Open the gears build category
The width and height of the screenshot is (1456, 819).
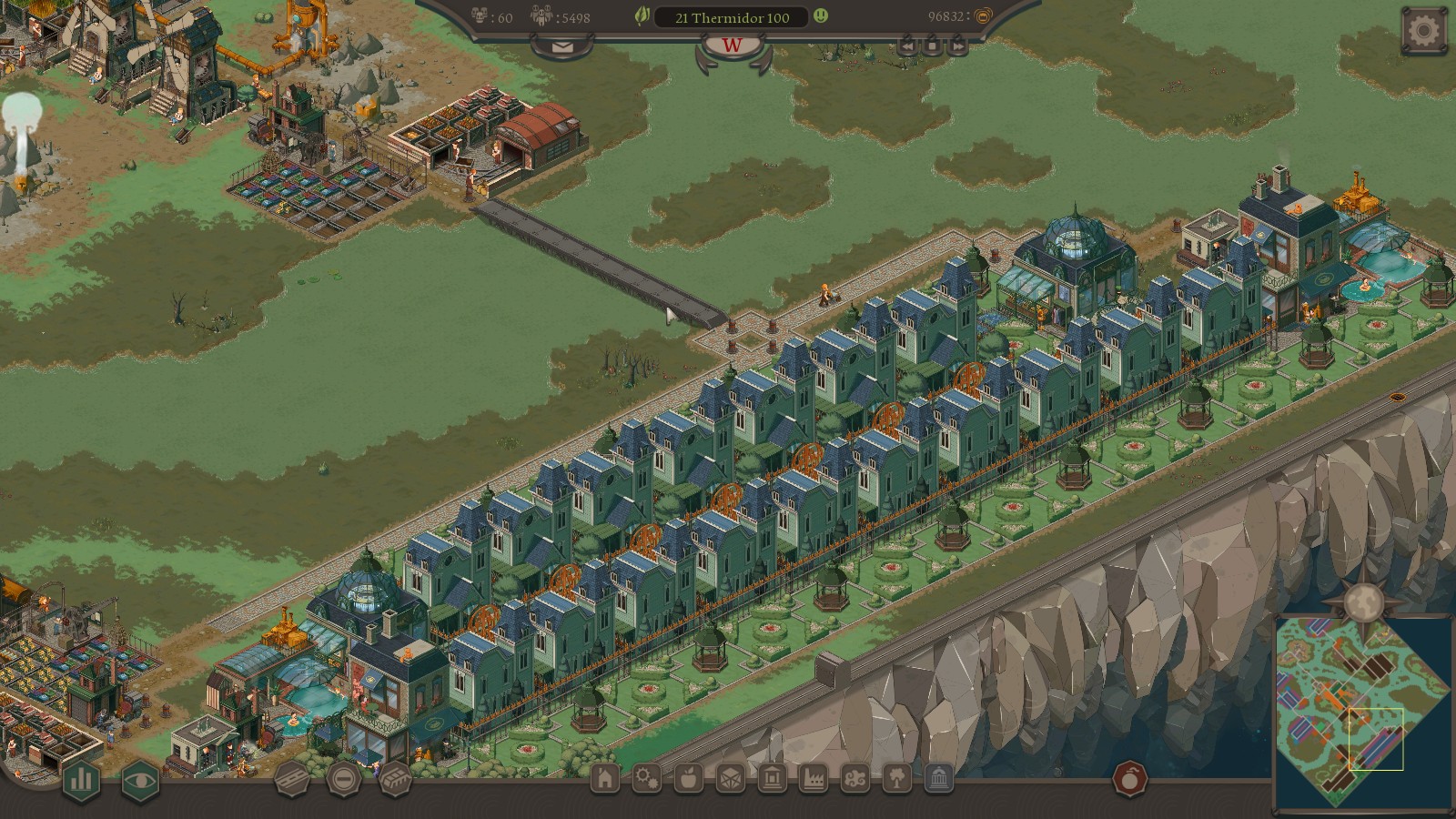click(647, 778)
